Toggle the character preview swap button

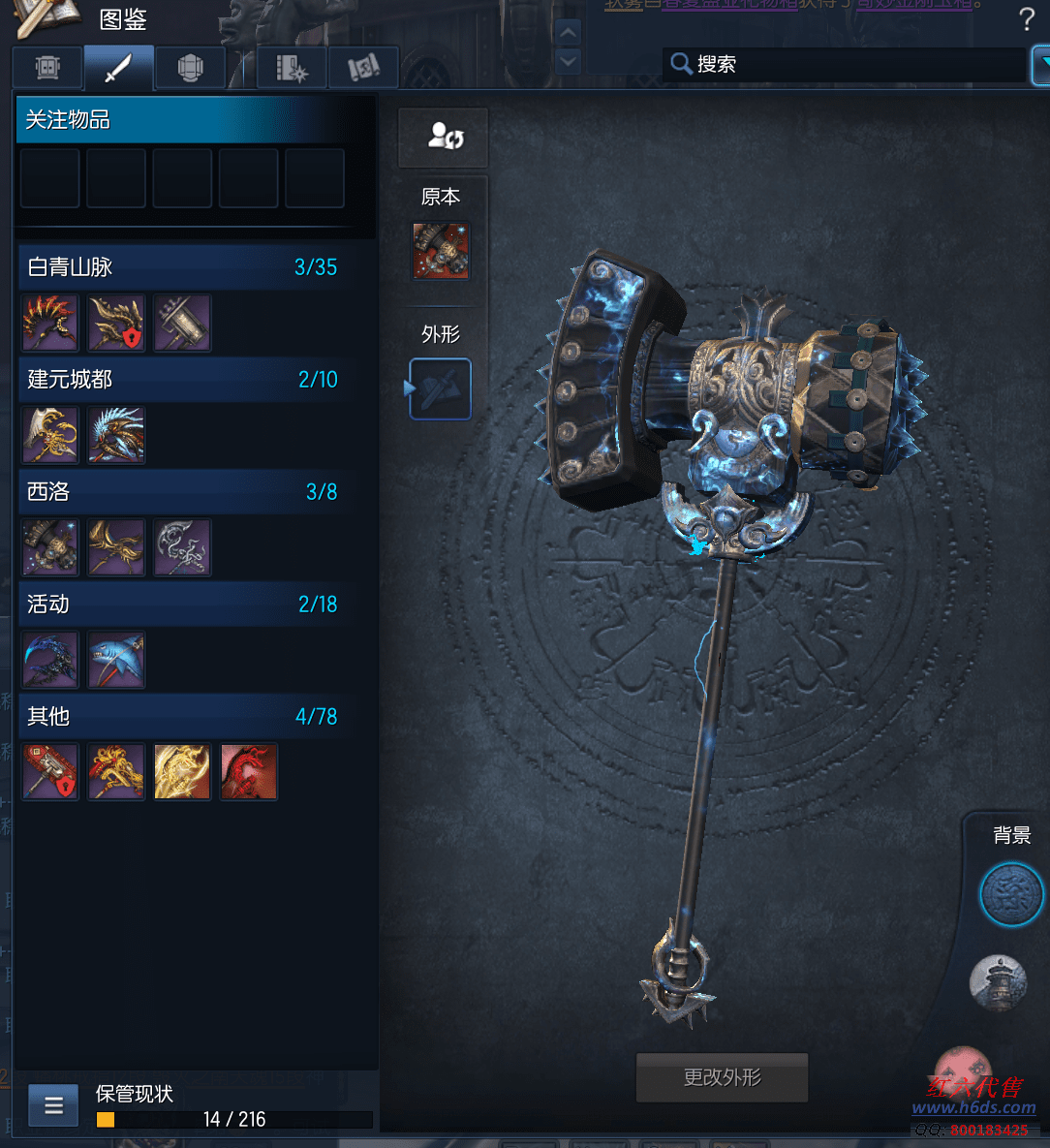[444, 137]
